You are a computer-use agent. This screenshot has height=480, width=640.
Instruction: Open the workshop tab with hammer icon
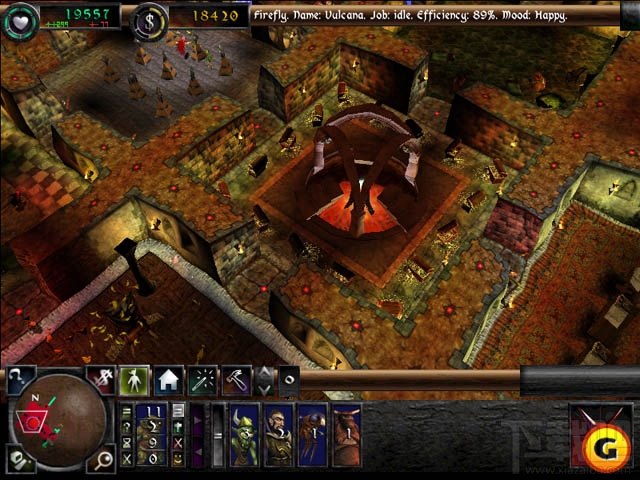pyautogui.click(x=236, y=380)
